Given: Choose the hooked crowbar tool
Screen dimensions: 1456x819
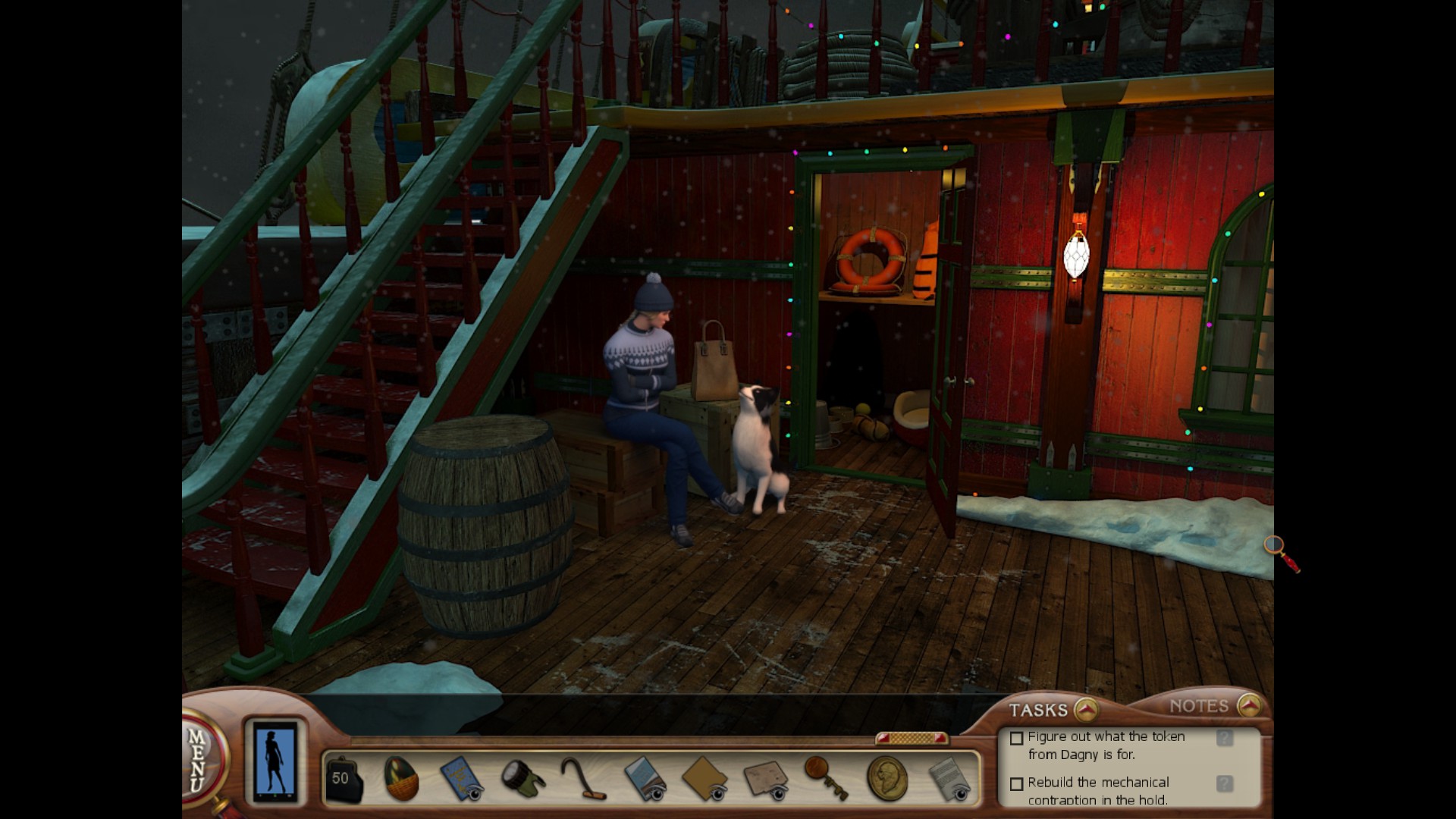Looking at the screenshot, I should click(x=583, y=778).
